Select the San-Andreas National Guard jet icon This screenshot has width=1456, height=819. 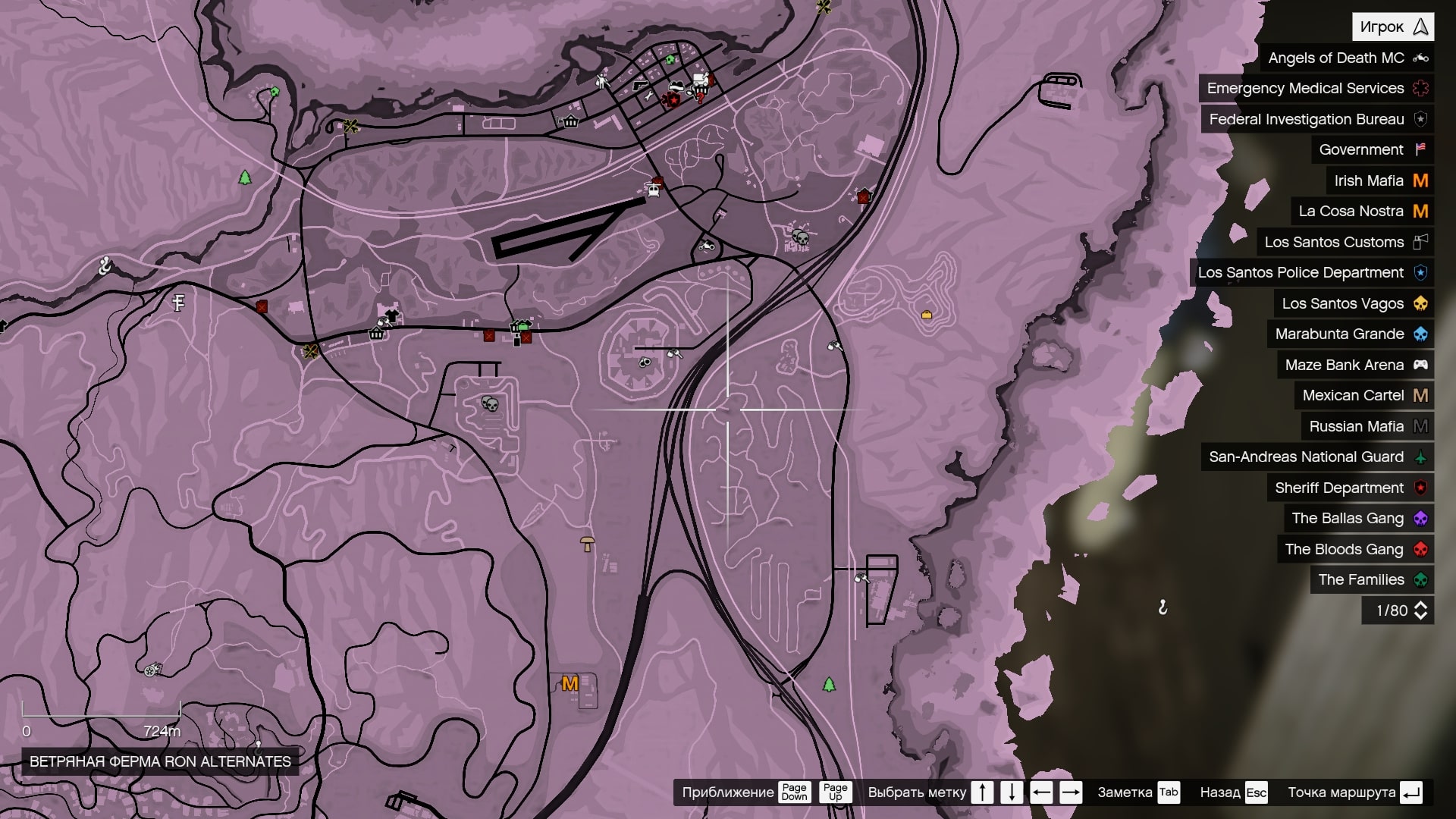[1422, 457]
